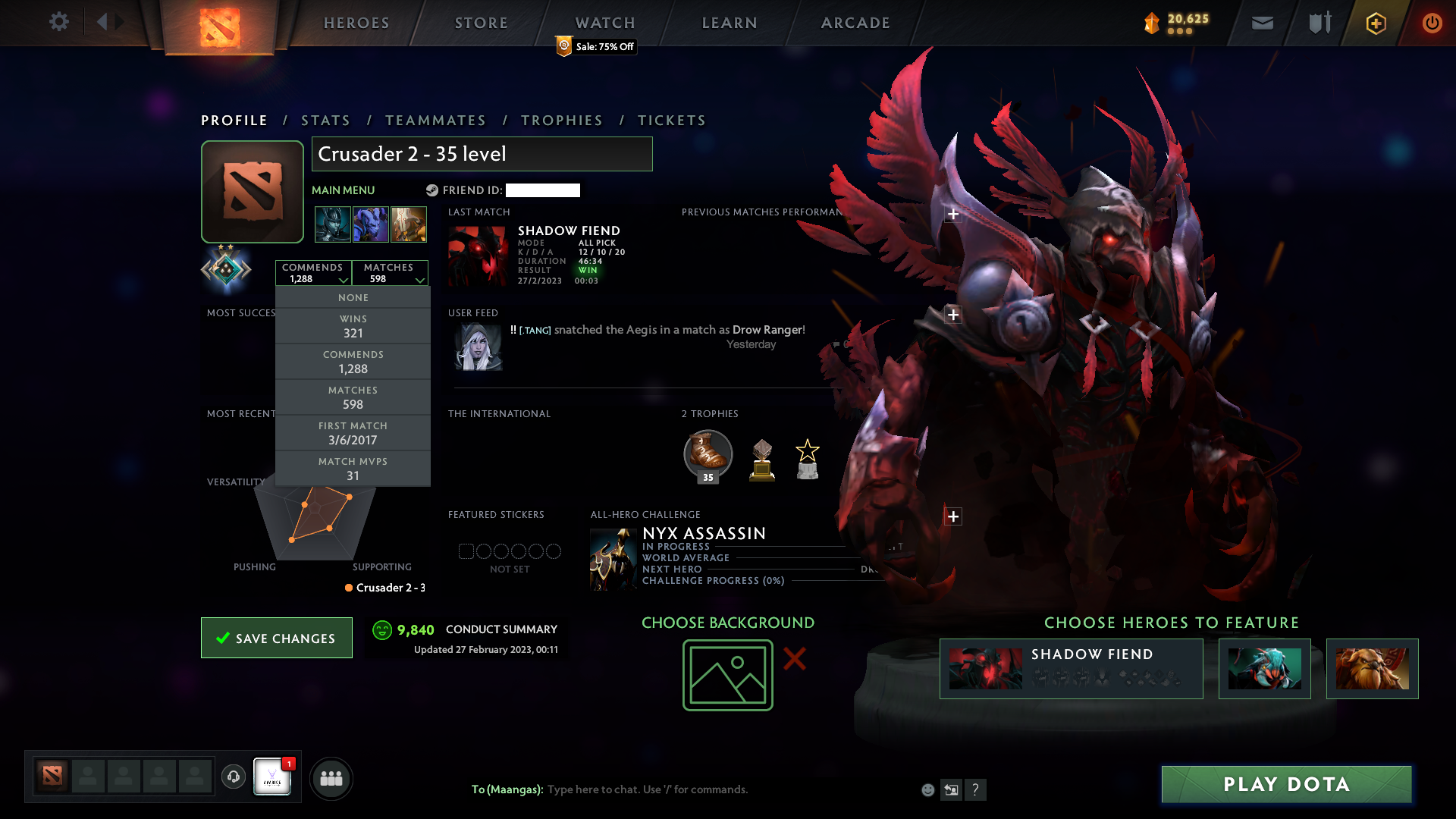Image resolution: width=1456 pixels, height=819 pixels.
Task: Click the conduct summary smiley icon
Action: [x=381, y=629]
